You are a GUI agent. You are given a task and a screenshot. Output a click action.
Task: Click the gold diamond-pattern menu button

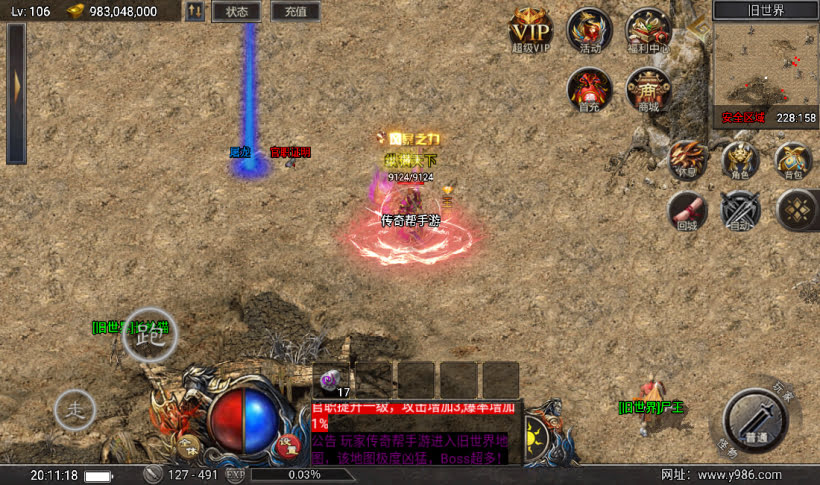(797, 210)
